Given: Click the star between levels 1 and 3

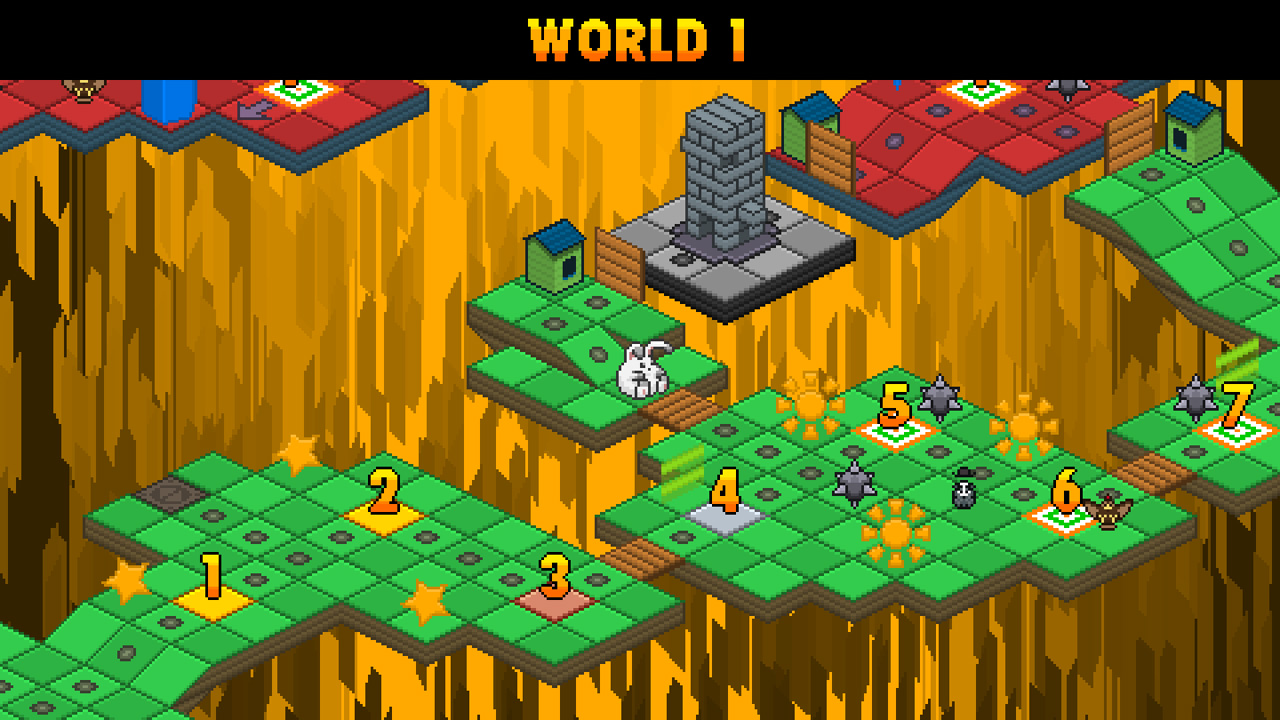Looking at the screenshot, I should point(425,604).
